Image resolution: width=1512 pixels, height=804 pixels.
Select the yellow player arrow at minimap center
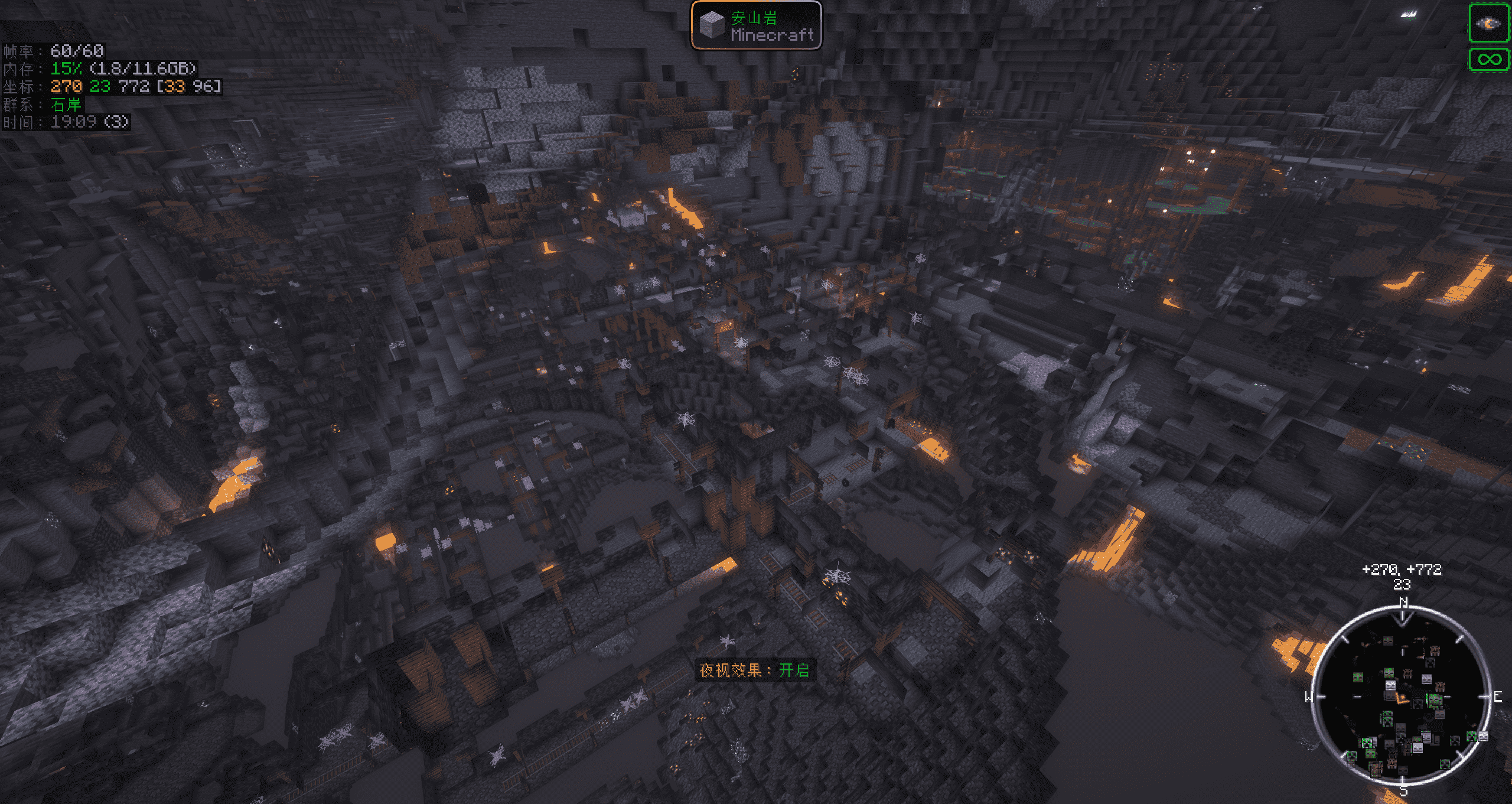(x=1402, y=698)
